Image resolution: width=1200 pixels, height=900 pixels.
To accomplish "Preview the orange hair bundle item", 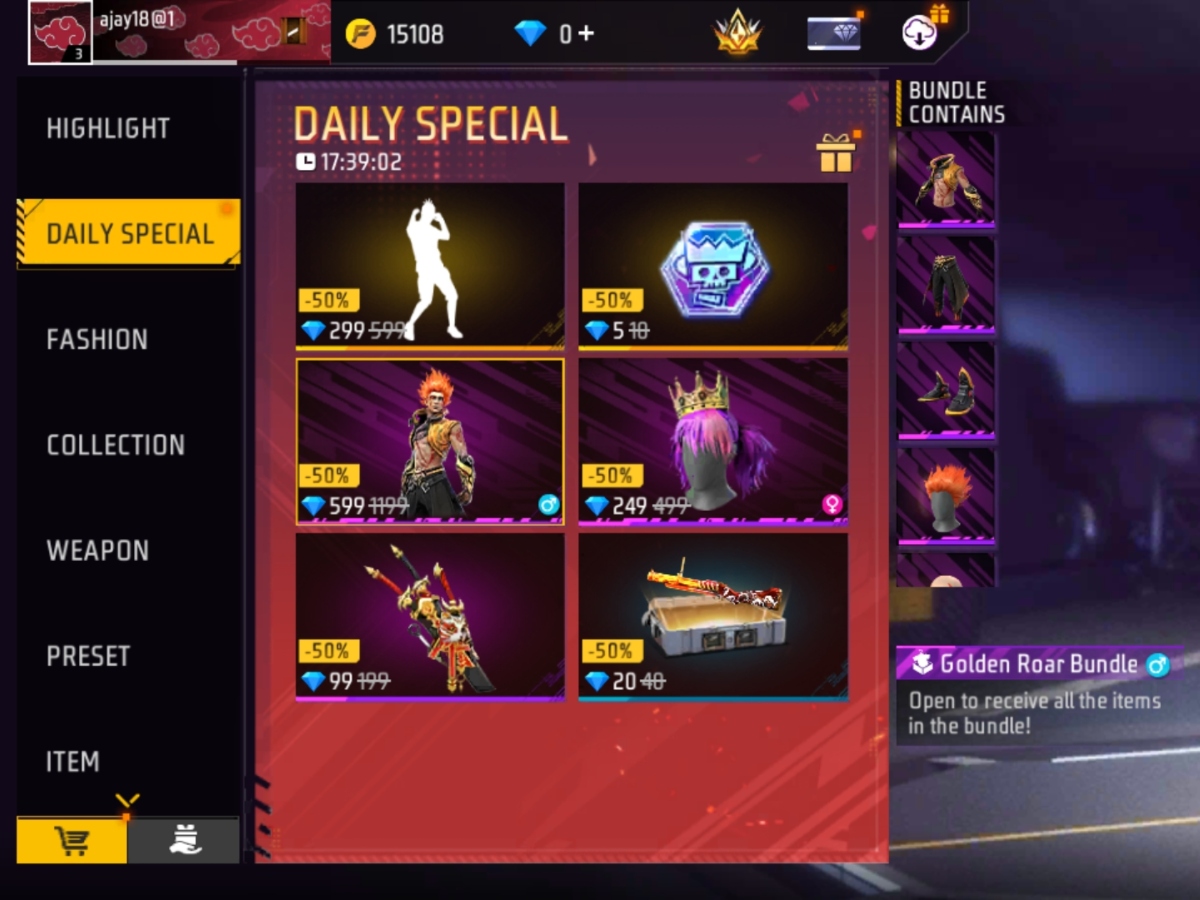I will coord(946,497).
